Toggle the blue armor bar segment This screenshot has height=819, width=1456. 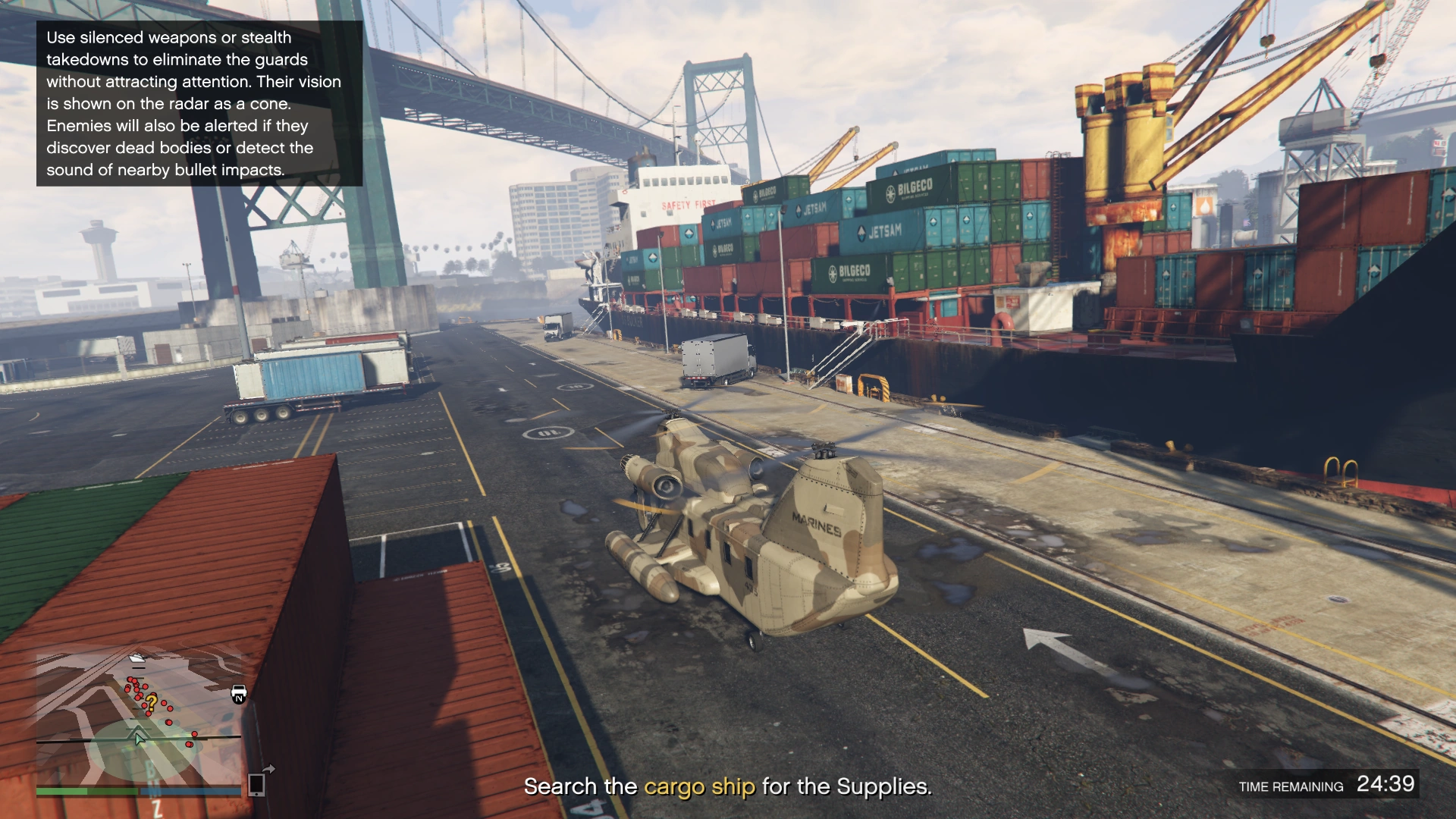(191, 789)
